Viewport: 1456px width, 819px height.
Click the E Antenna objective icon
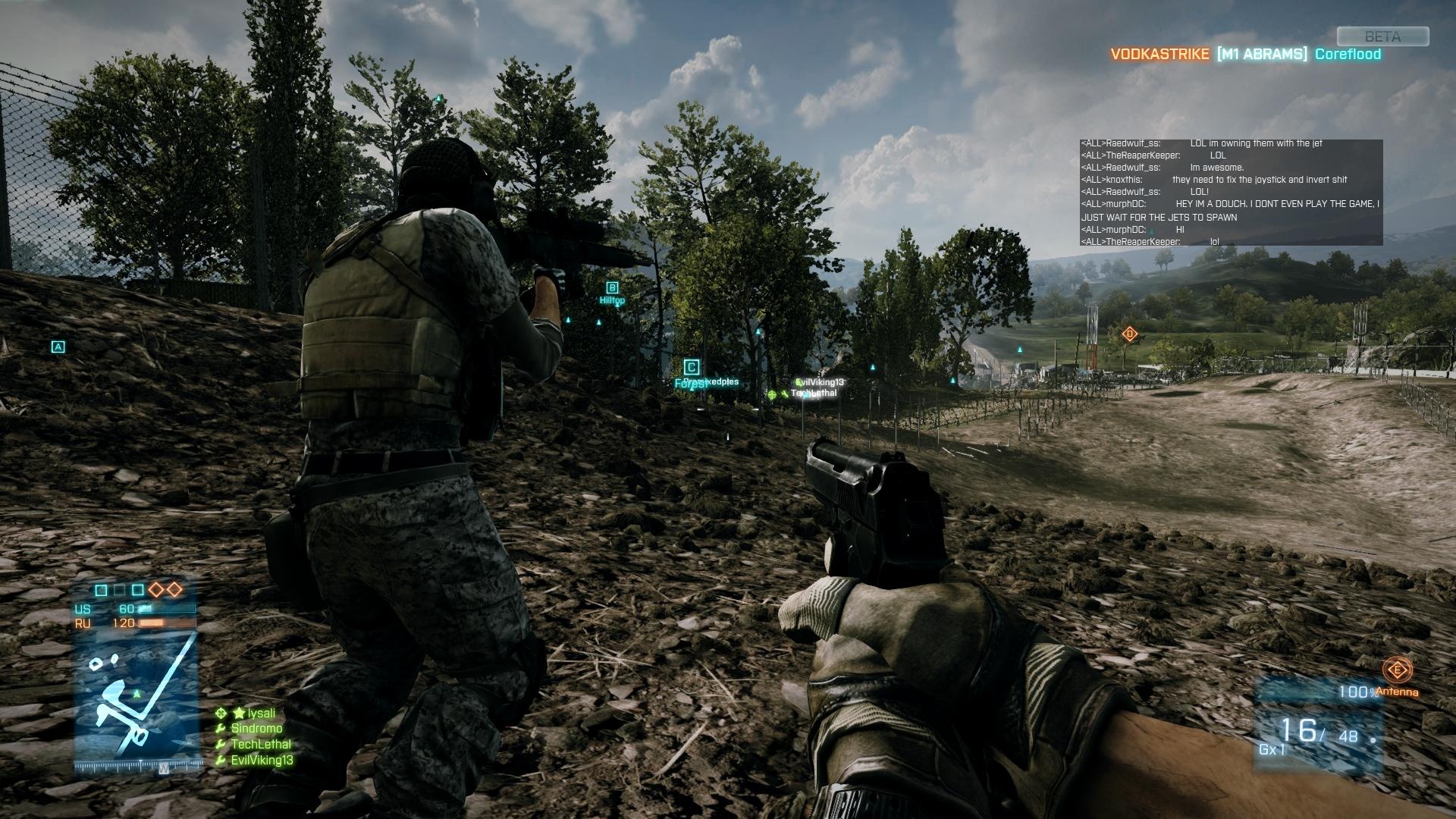click(x=1396, y=670)
